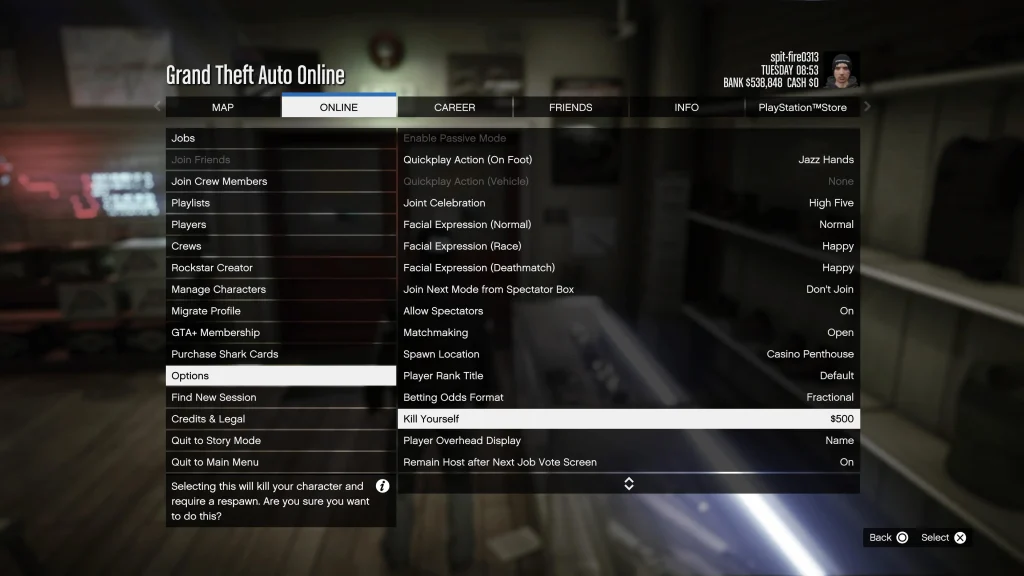Change the Matchmaking option

pos(628,332)
